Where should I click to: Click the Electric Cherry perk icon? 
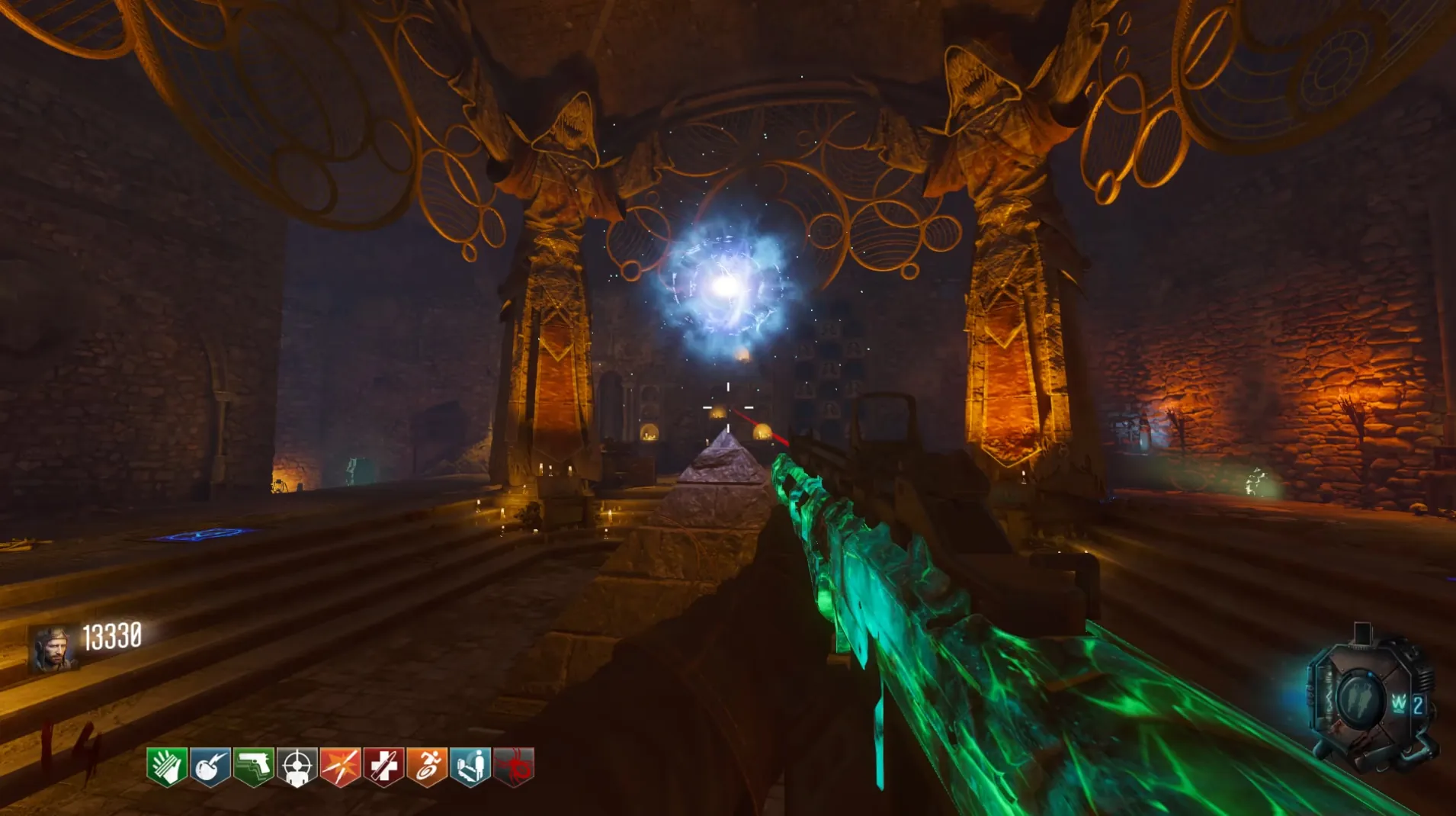pos(210,766)
